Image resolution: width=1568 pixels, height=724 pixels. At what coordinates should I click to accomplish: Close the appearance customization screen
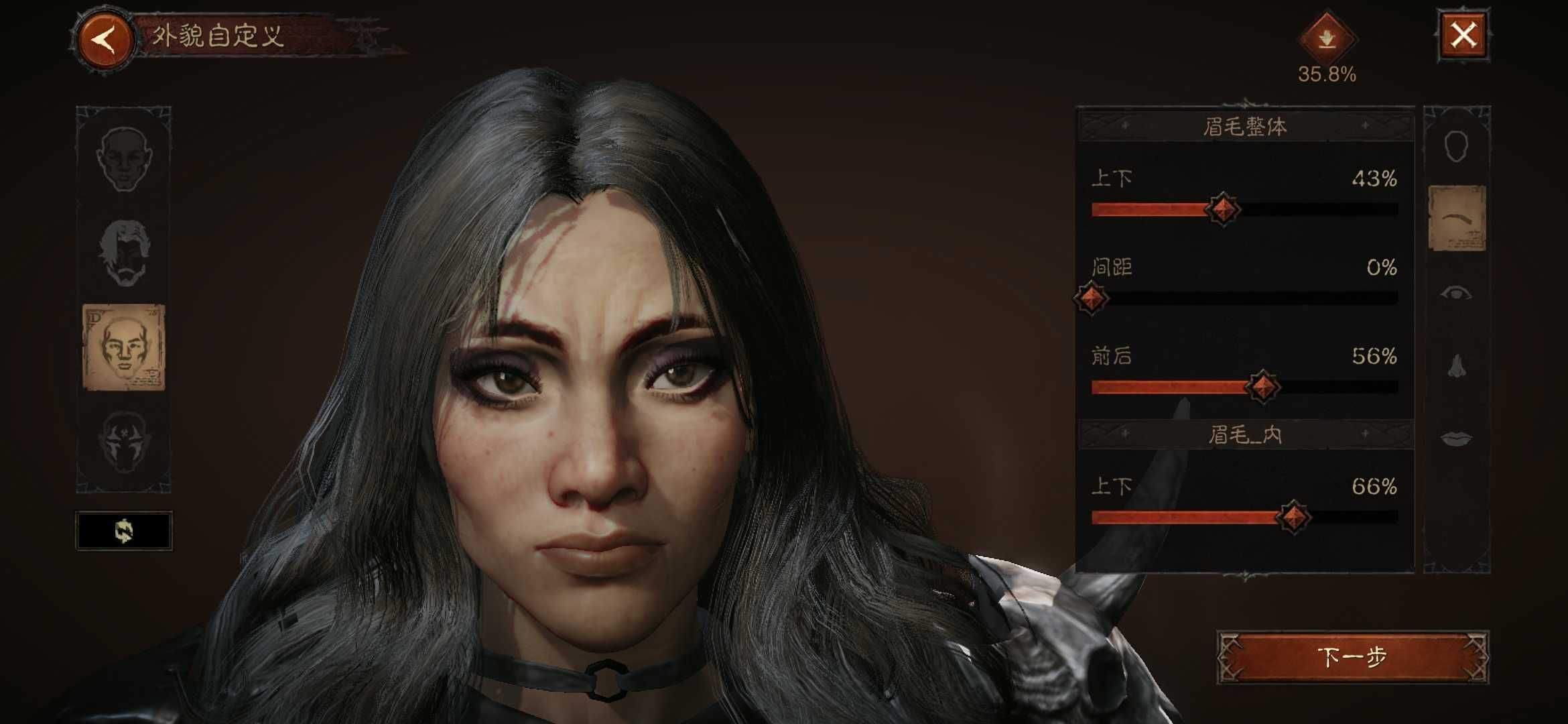click(x=1463, y=35)
